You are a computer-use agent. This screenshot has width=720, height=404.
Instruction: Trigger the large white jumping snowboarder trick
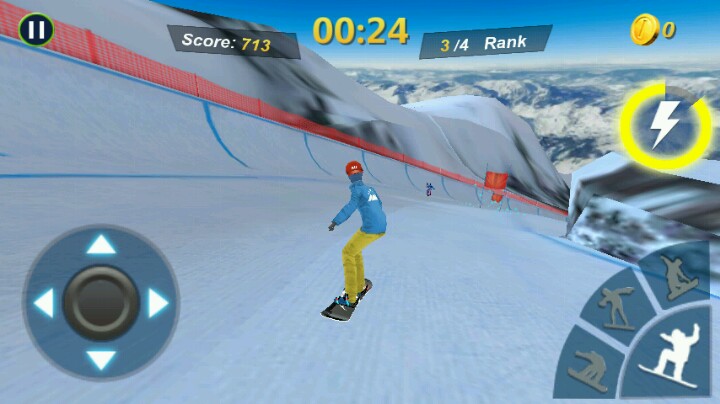(670, 355)
